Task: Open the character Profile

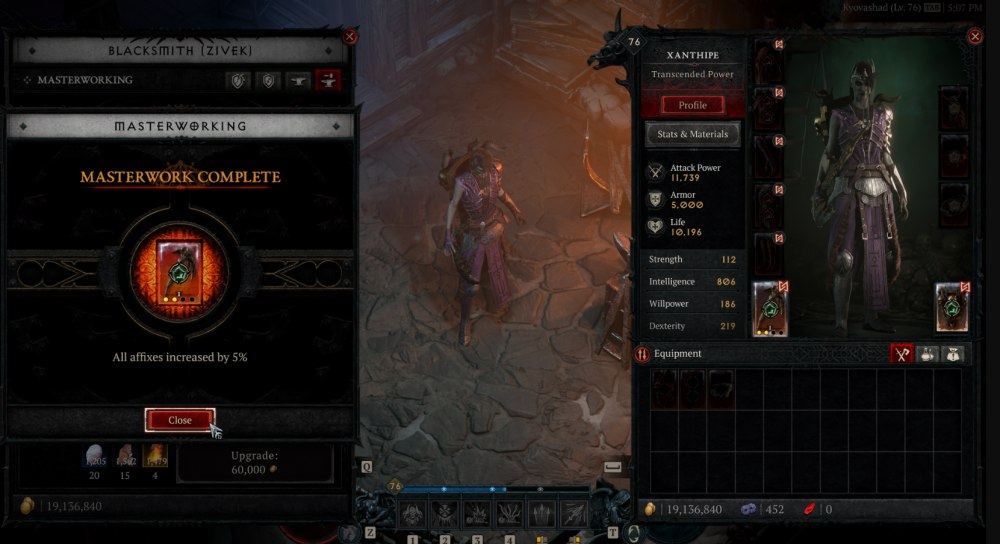Action: click(x=692, y=105)
